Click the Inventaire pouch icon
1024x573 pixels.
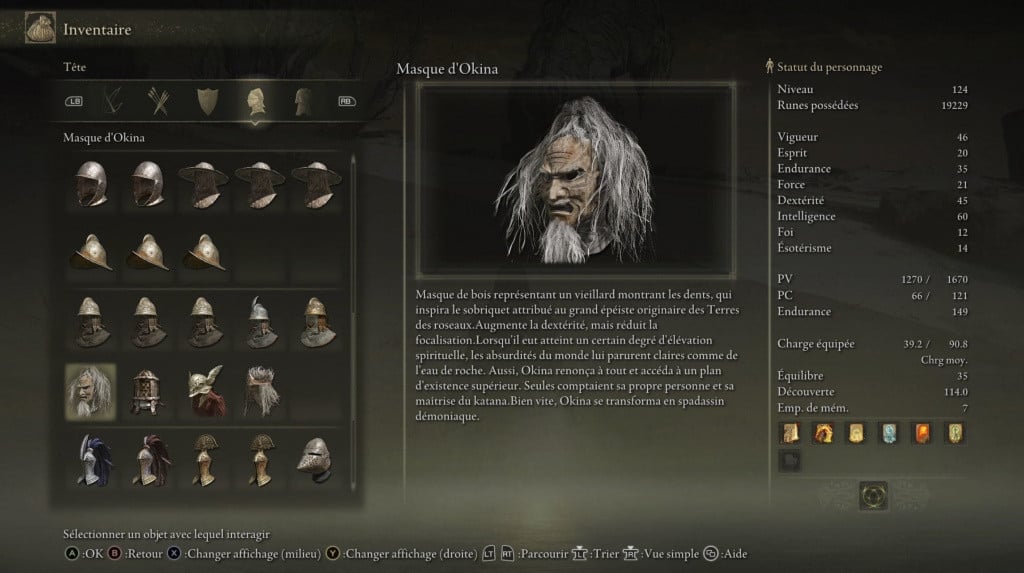40,29
